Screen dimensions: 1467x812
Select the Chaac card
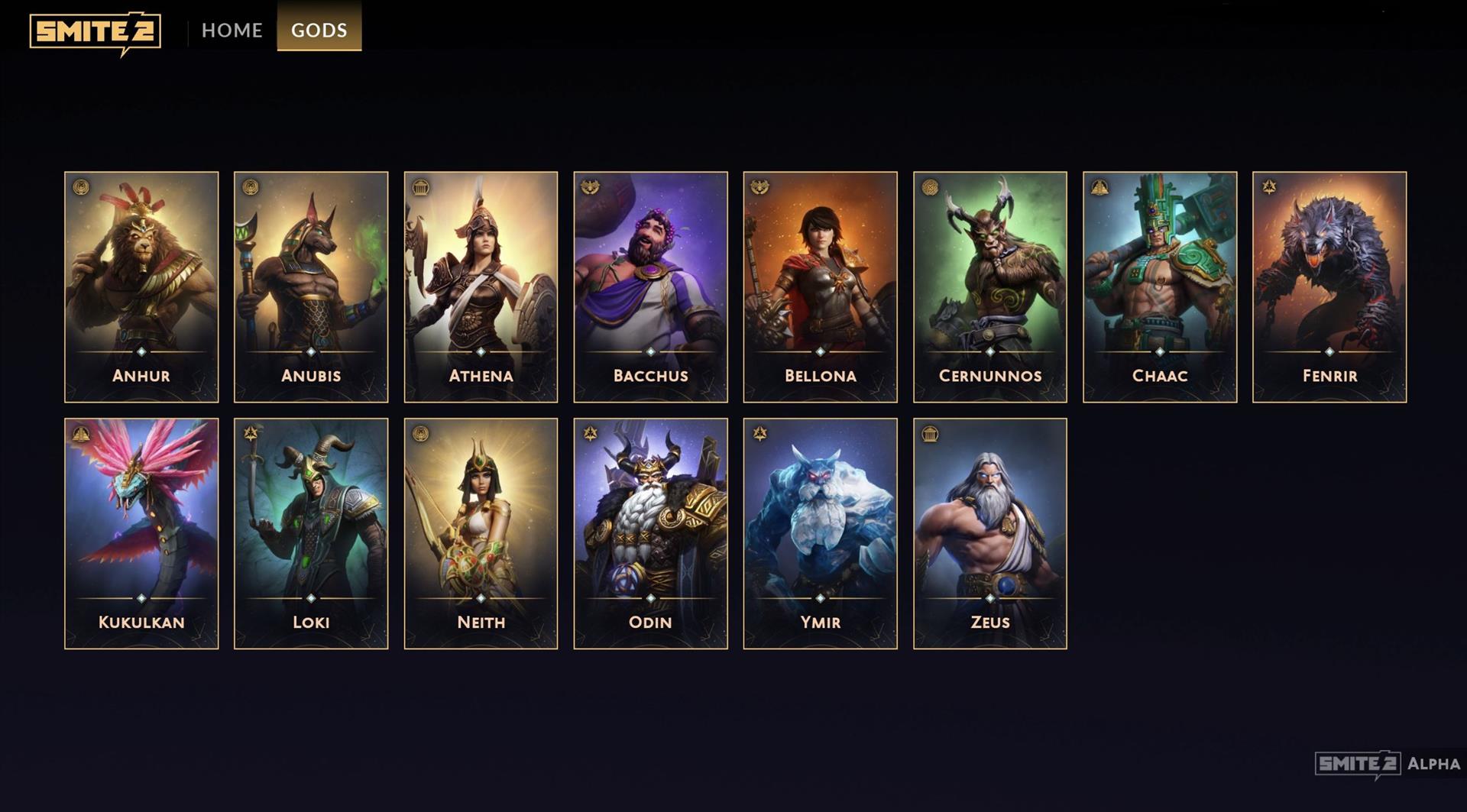1159,286
